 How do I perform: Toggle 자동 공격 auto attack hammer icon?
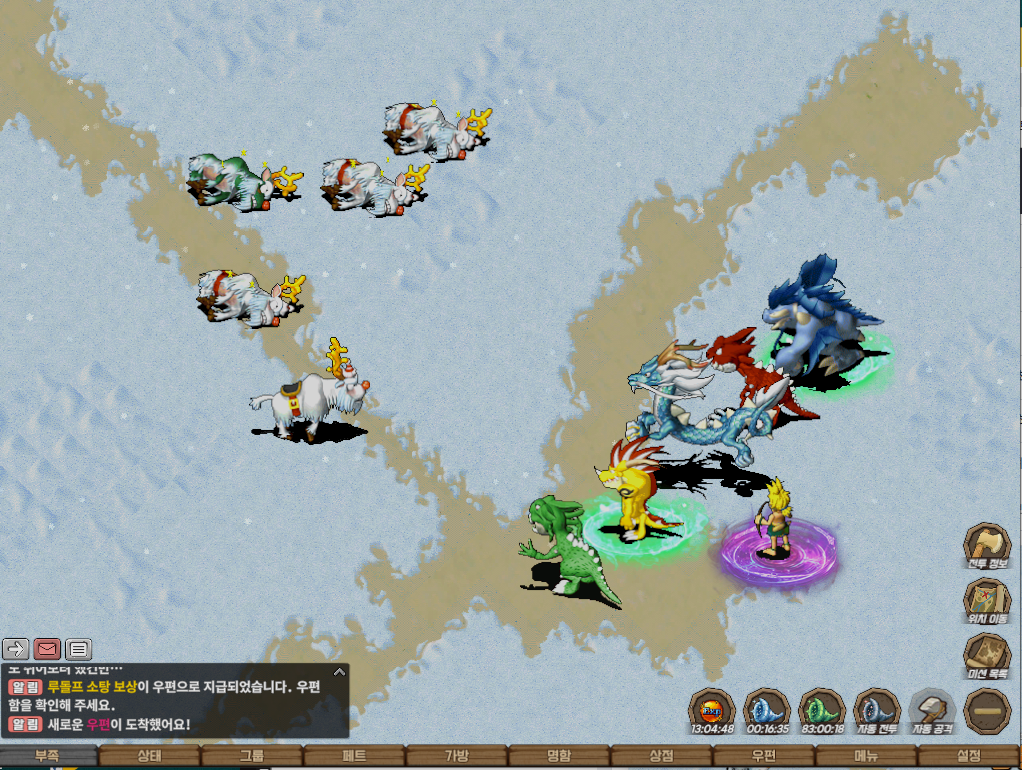(x=932, y=711)
